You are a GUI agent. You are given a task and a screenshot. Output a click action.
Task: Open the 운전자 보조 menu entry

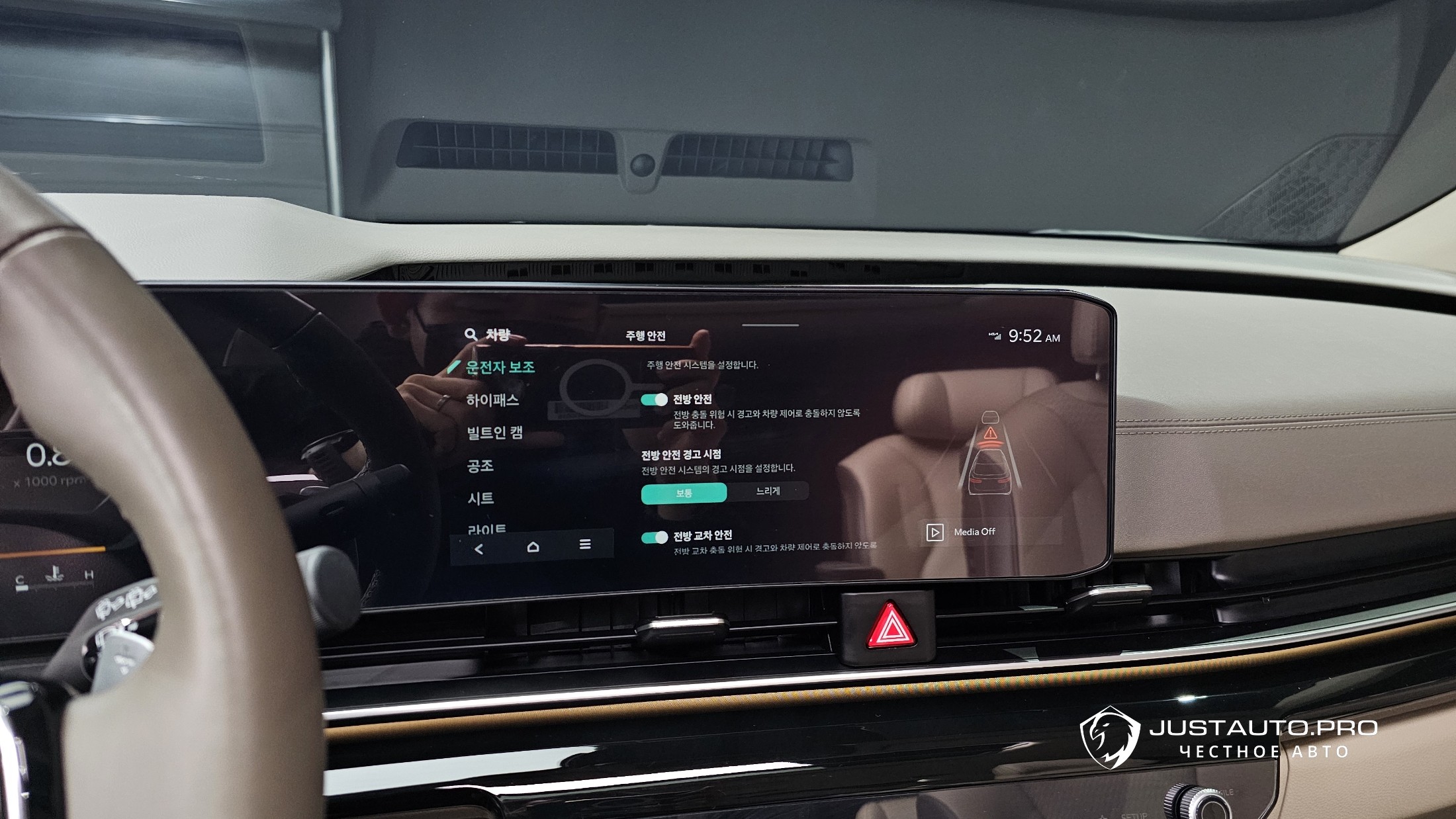[x=500, y=367]
